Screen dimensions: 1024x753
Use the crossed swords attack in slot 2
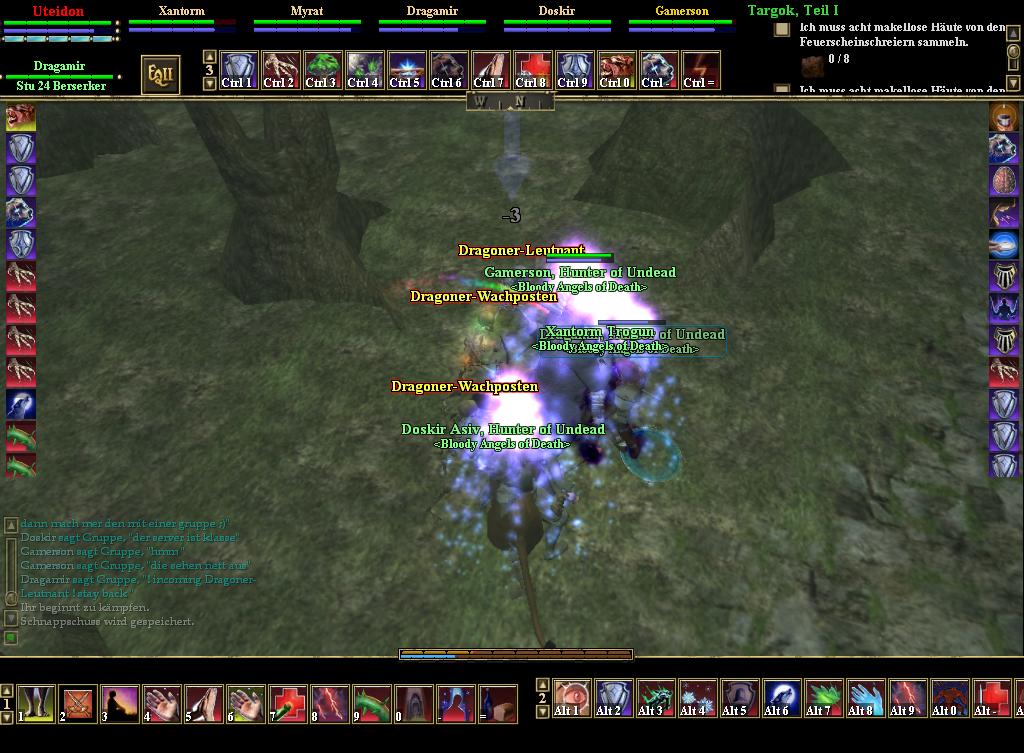point(78,703)
